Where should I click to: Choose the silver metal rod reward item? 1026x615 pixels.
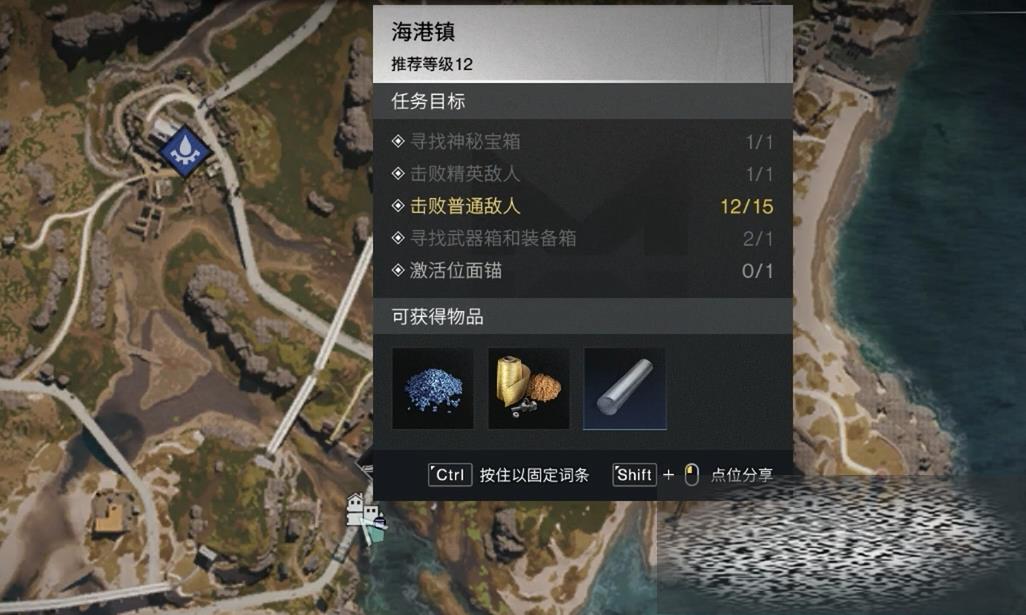click(624, 389)
